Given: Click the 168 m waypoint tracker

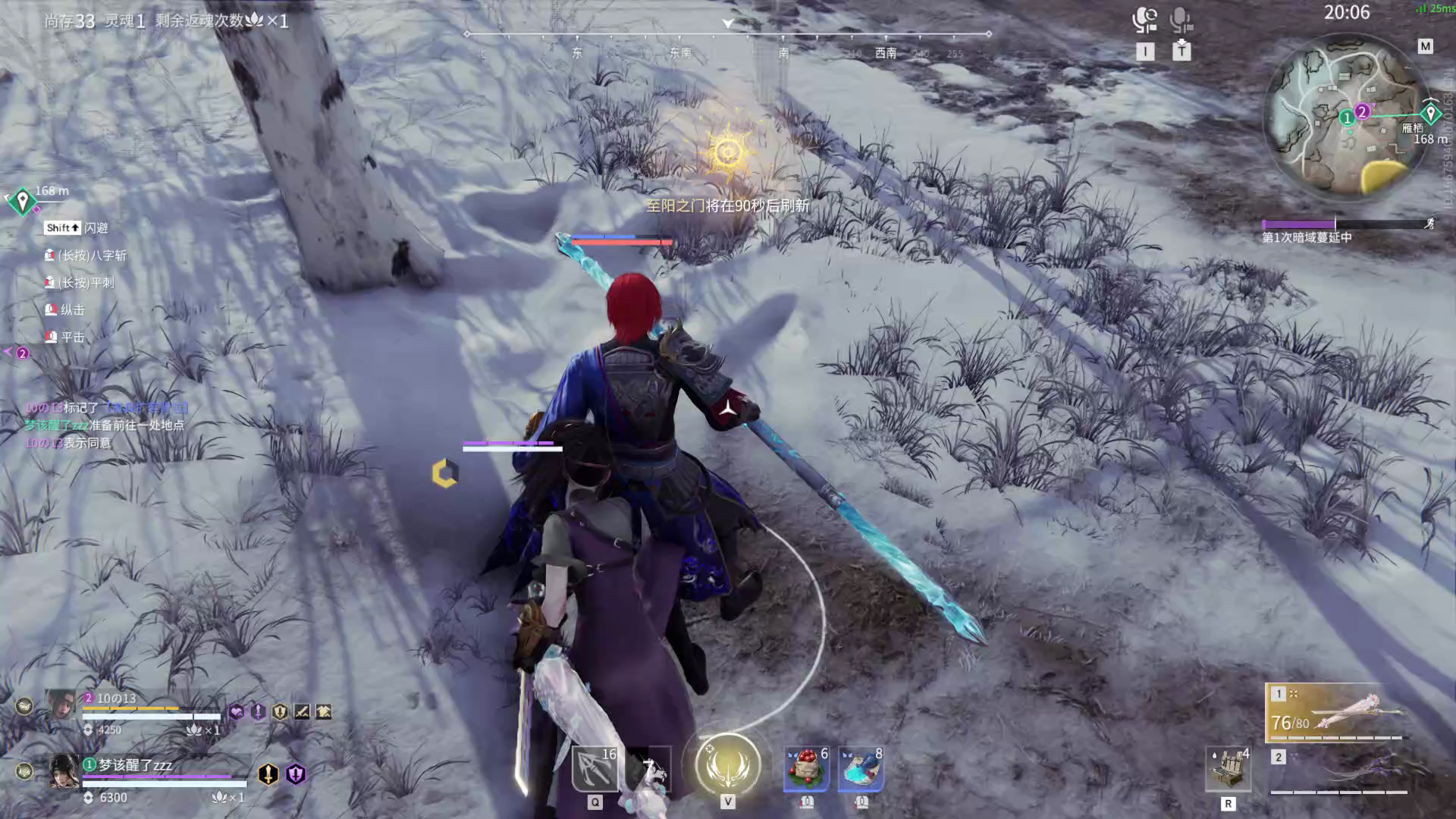Looking at the screenshot, I should point(23,200).
